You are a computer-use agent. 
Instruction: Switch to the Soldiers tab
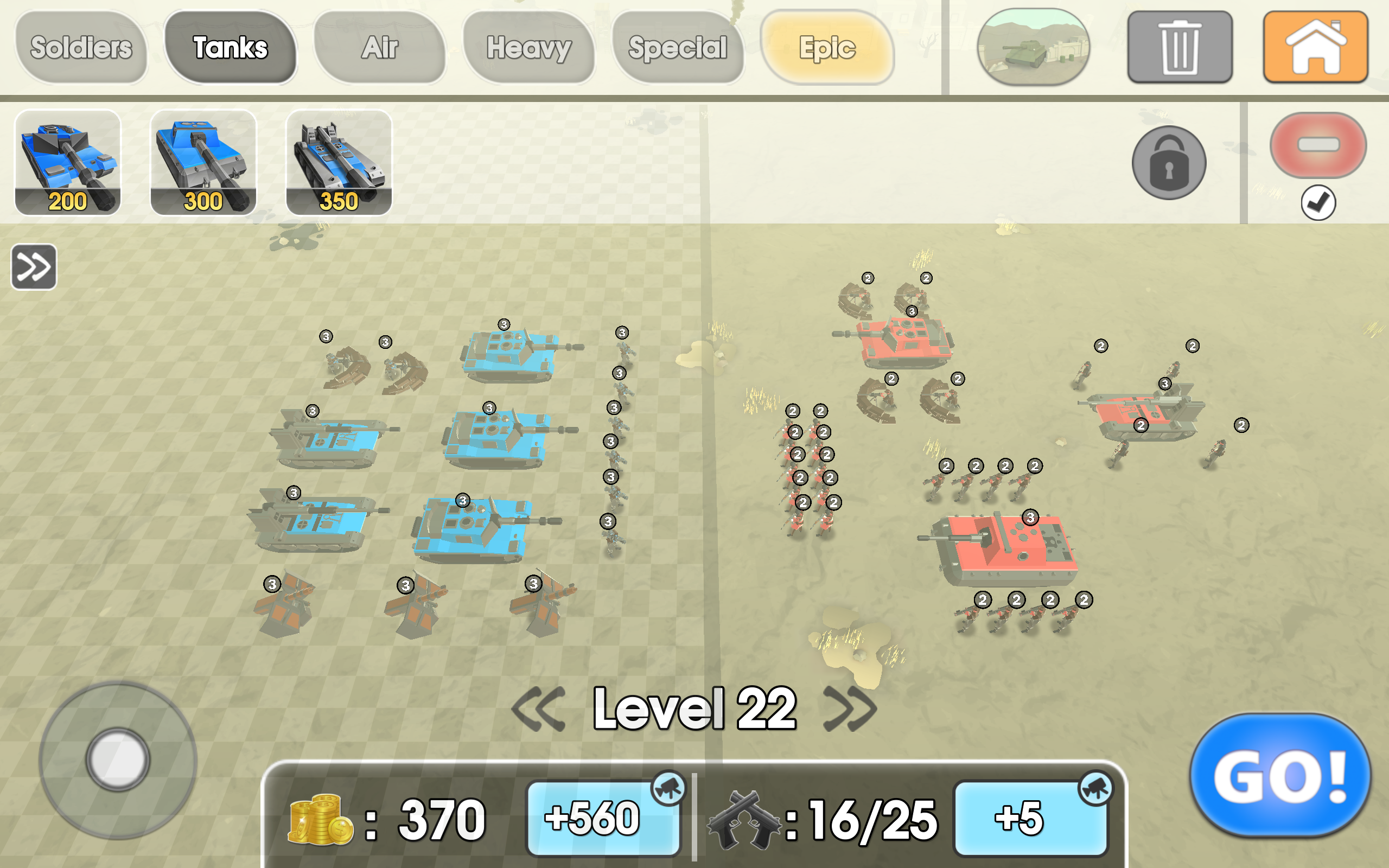click(x=82, y=48)
